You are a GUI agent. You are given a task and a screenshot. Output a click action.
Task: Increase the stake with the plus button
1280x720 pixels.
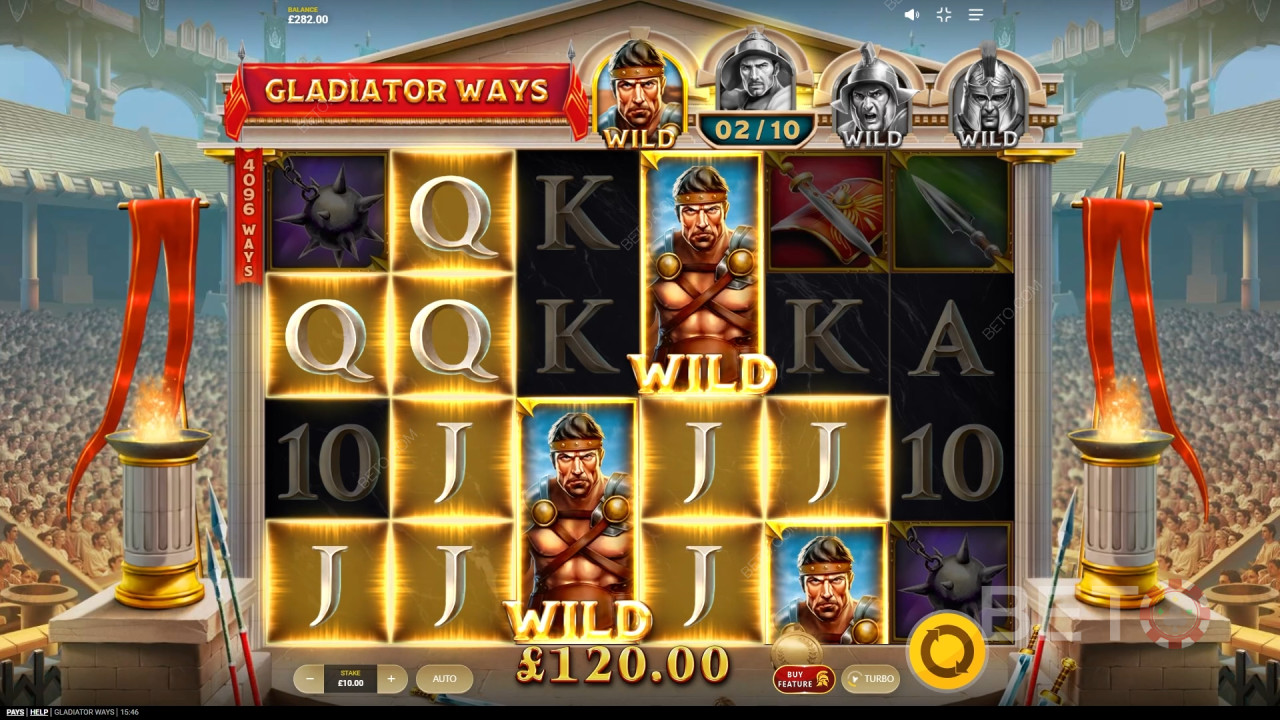tap(391, 679)
